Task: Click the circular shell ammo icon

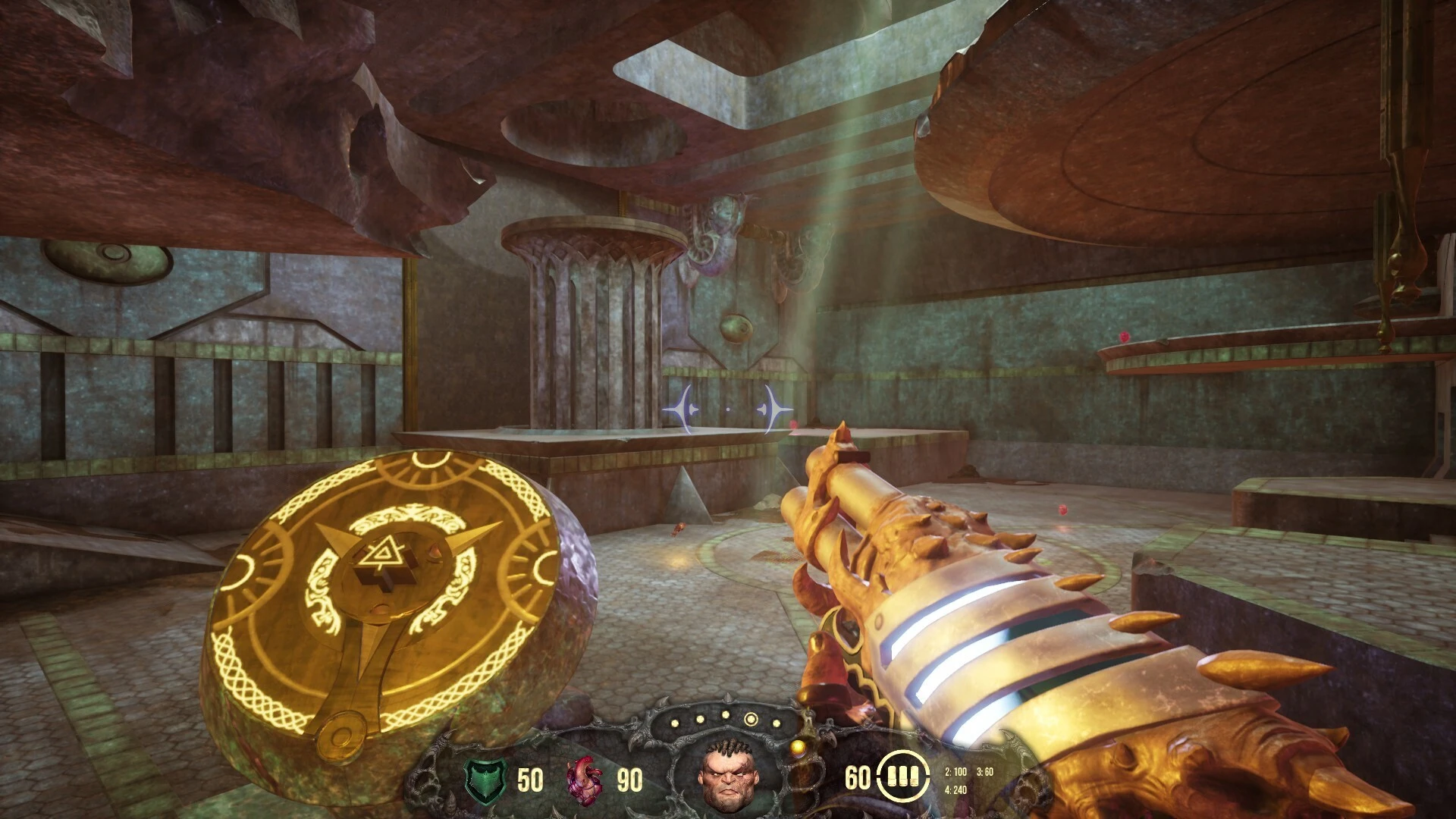Action: click(903, 777)
